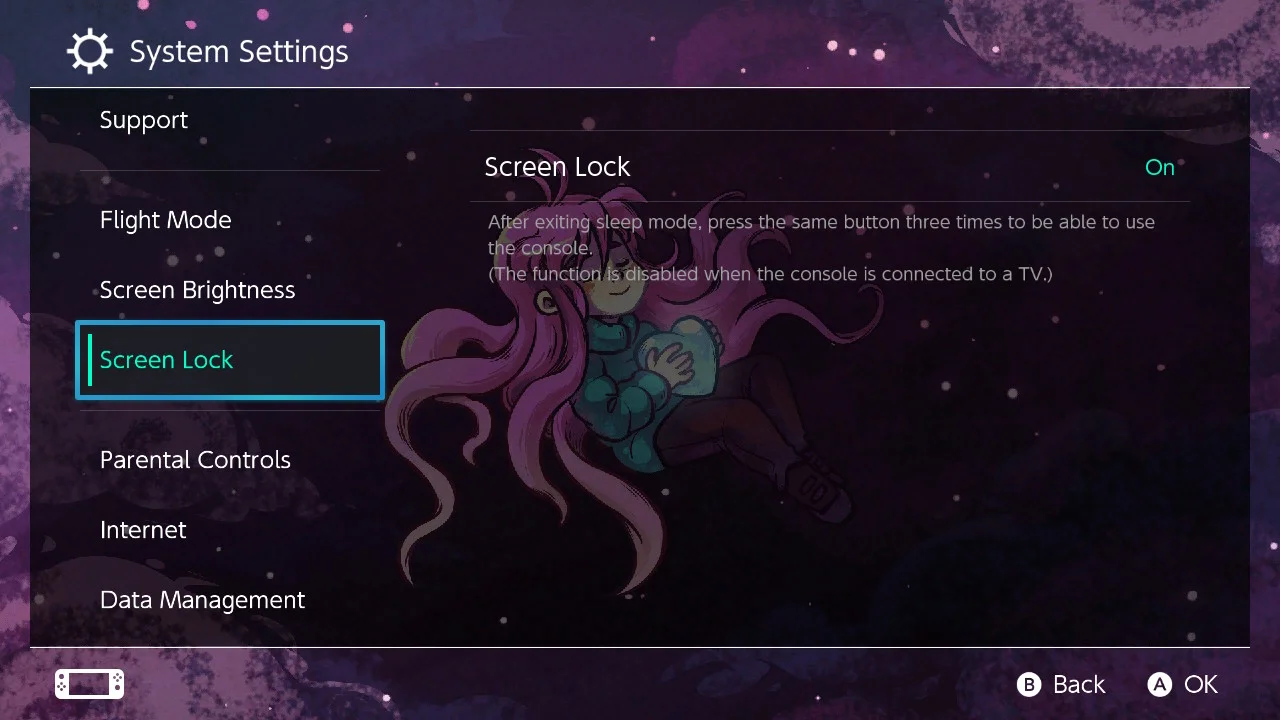1280x720 pixels.
Task: Open the Screen Brightness settings
Action: [198, 290]
